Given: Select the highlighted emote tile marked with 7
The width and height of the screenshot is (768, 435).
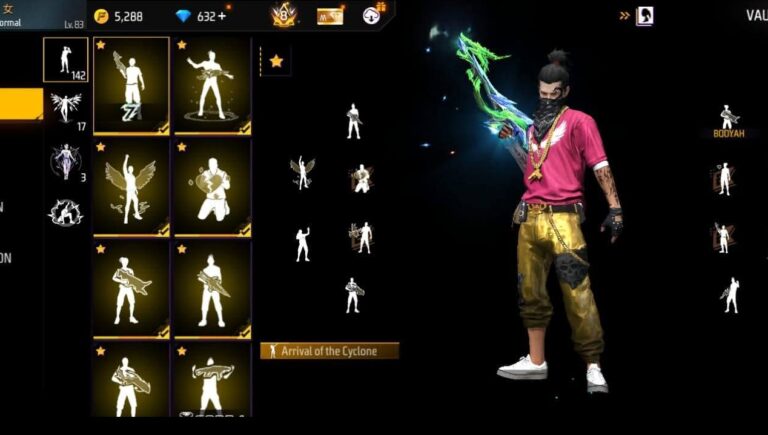Looking at the screenshot, I should coord(131,85).
